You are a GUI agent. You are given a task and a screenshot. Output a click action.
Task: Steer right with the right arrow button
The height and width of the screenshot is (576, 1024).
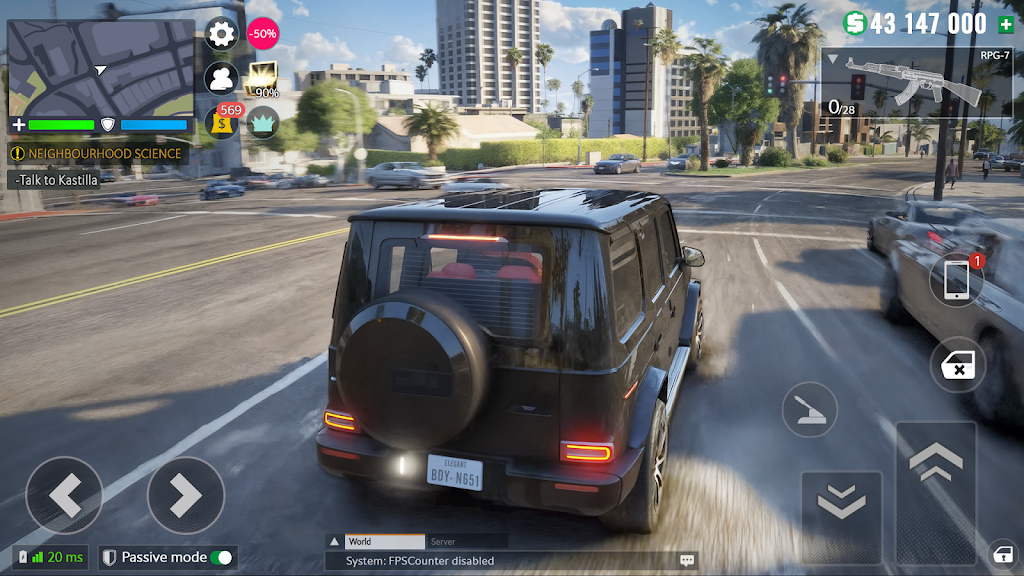tap(185, 494)
